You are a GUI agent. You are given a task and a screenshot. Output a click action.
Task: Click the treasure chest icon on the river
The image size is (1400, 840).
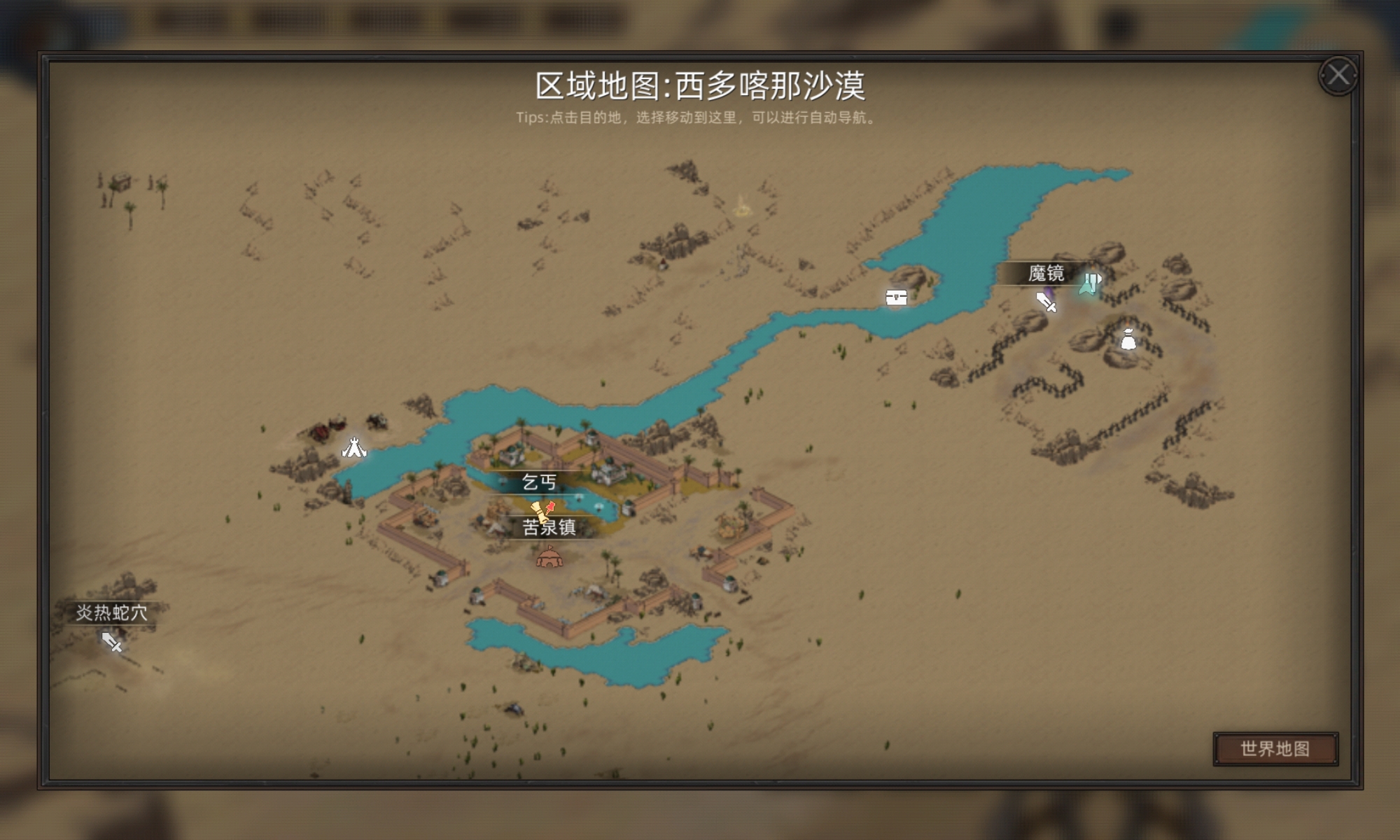click(x=897, y=297)
